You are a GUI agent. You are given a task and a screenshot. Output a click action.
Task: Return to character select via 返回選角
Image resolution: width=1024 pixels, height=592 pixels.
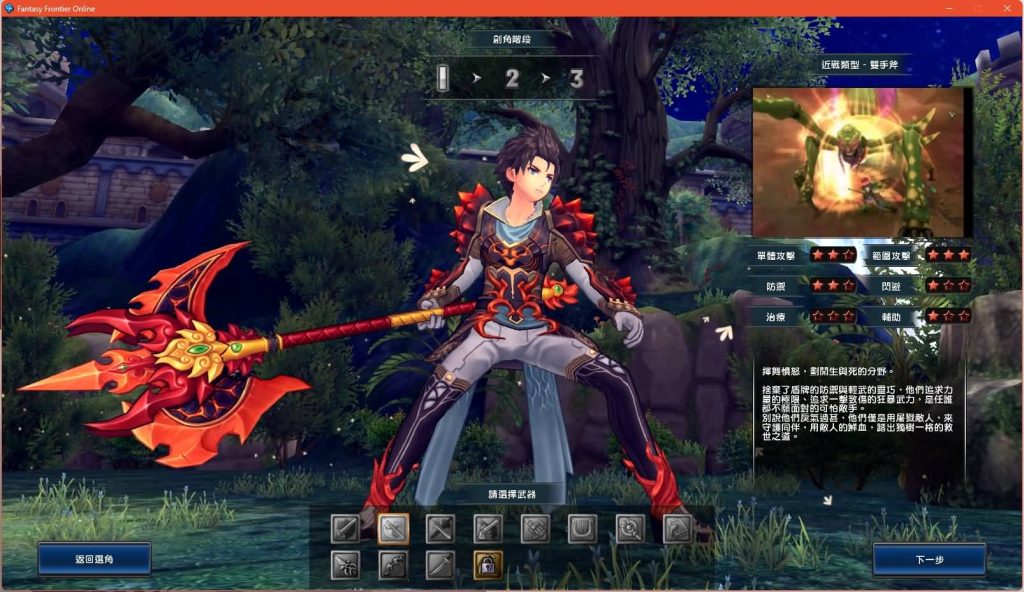[x=94, y=559]
